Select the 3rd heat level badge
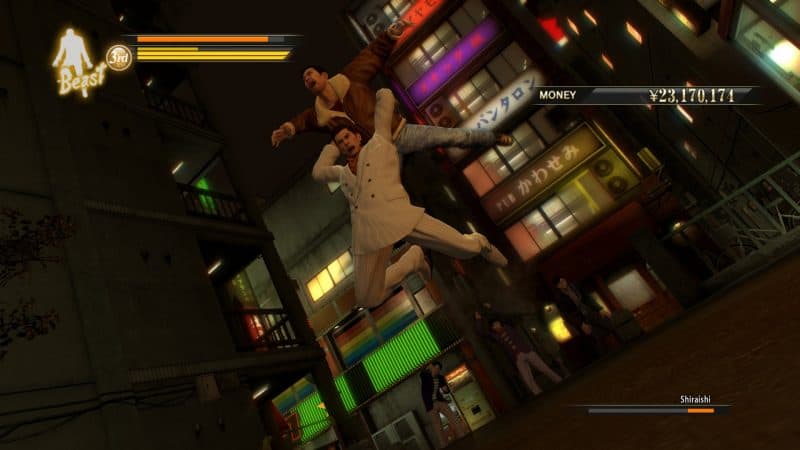Image resolution: width=800 pixels, height=450 pixels. point(119,56)
